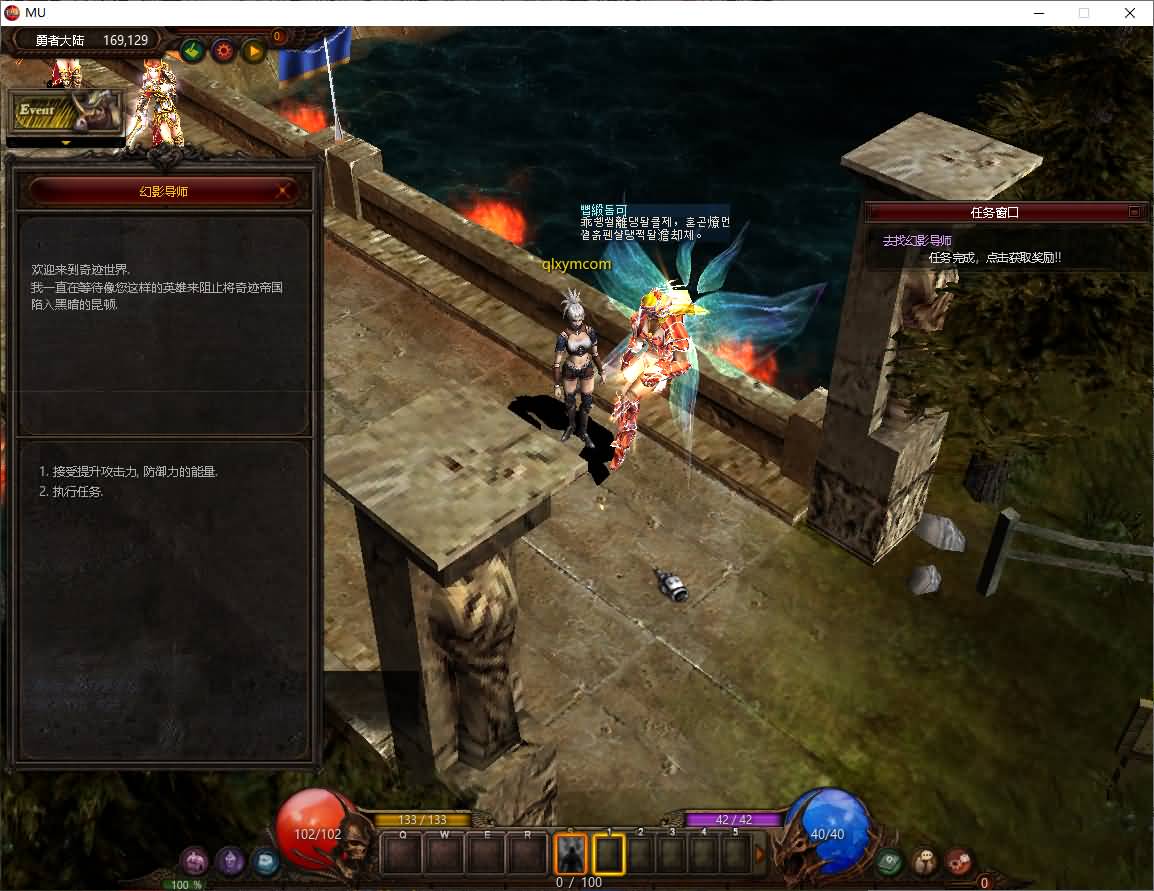Activate the yellow play arrow button
Image resolution: width=1154 pixels, height=891 pixels.
[x=253, y=50]
